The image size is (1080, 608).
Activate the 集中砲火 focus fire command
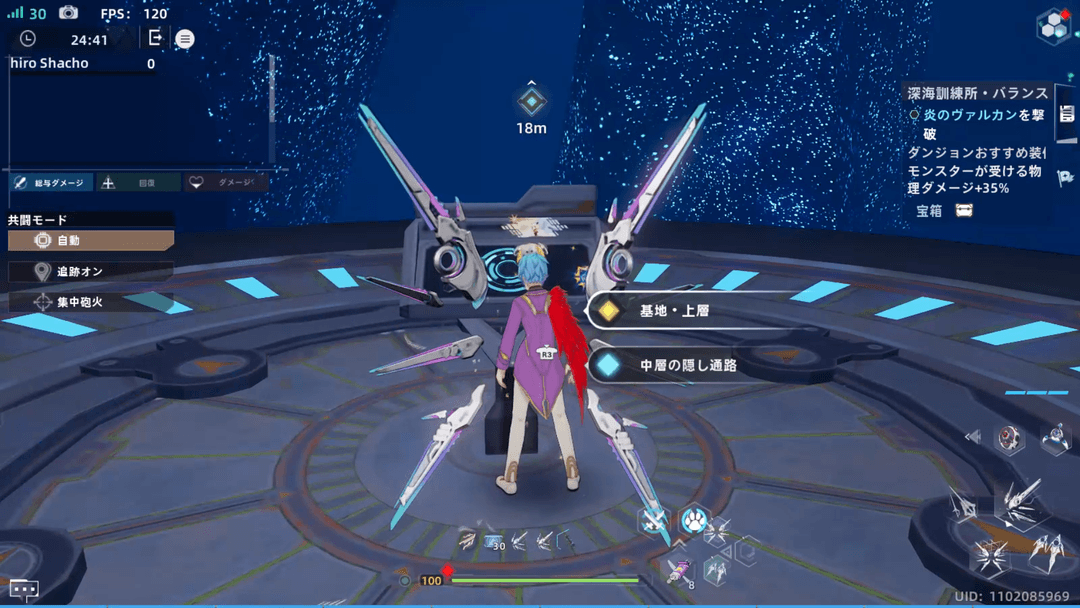[91, 301]
